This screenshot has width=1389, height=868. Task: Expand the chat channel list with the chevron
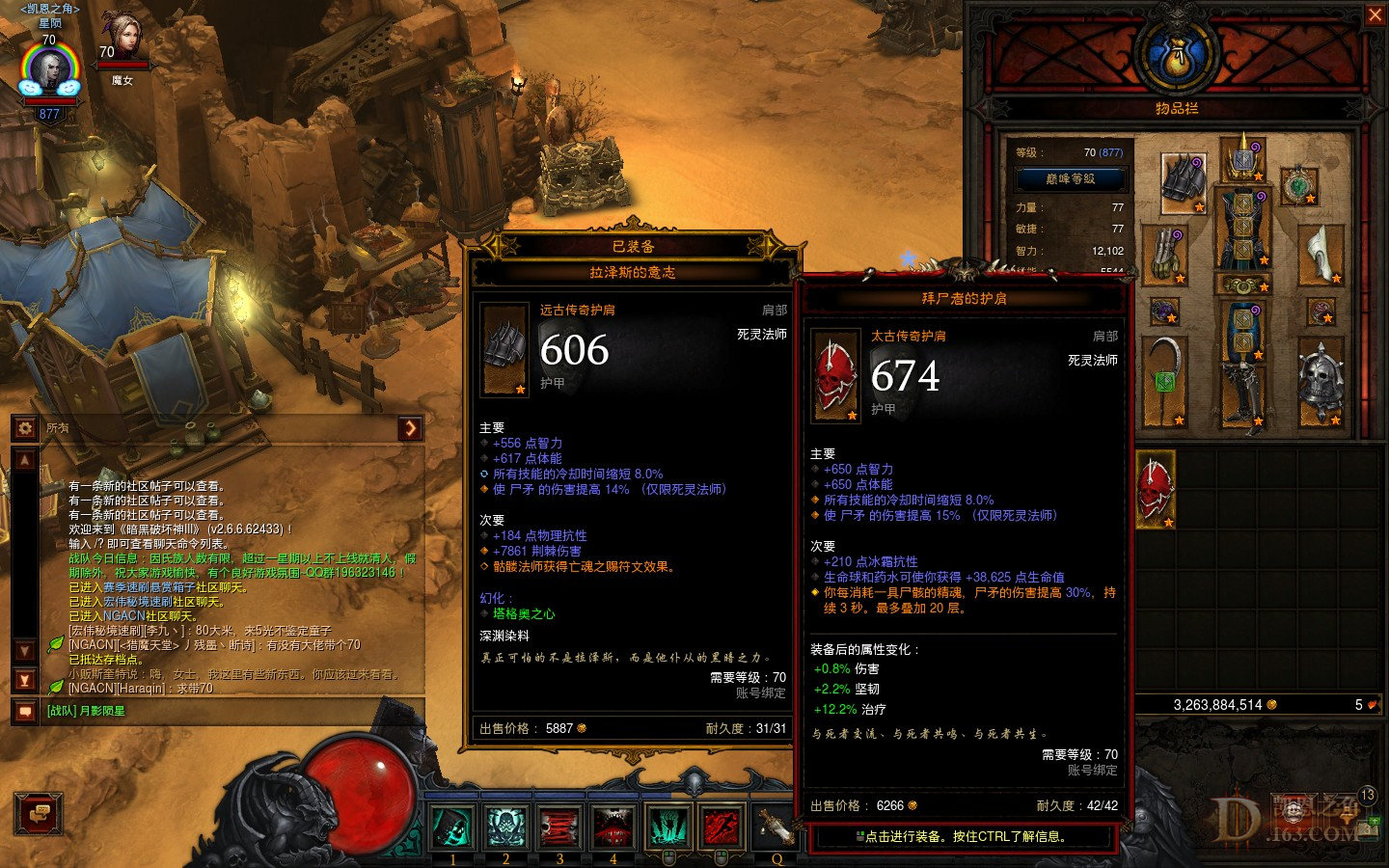(412, 428)
